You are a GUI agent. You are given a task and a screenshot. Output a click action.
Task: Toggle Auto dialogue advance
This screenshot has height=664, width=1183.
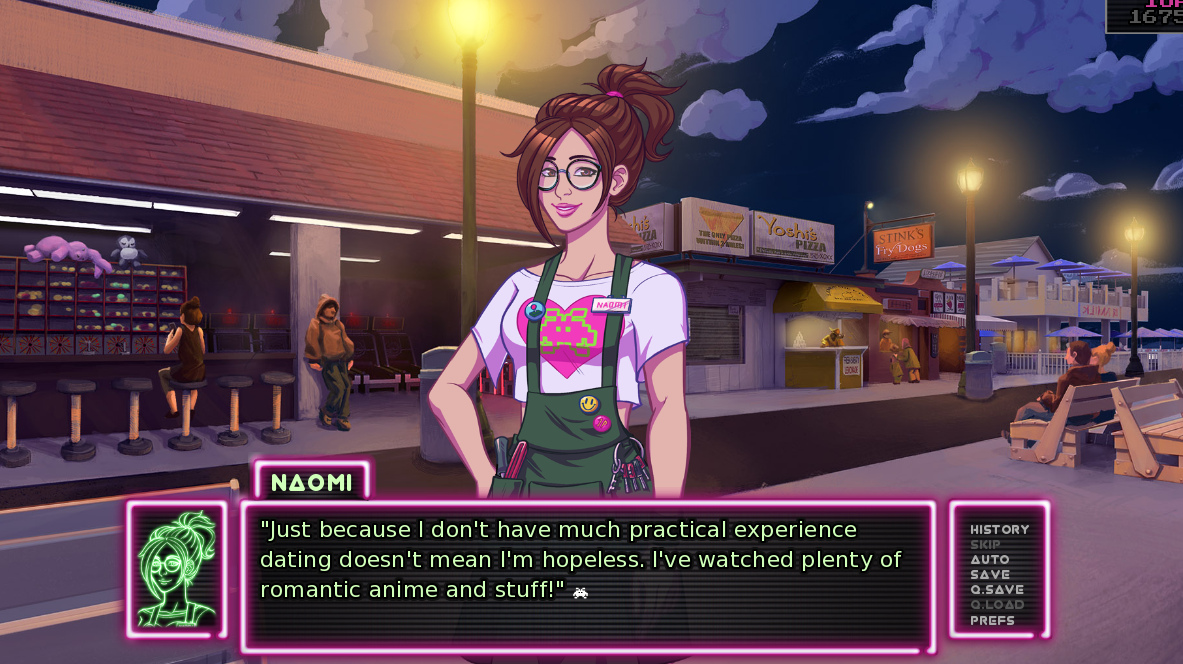(x=990, y=560)
